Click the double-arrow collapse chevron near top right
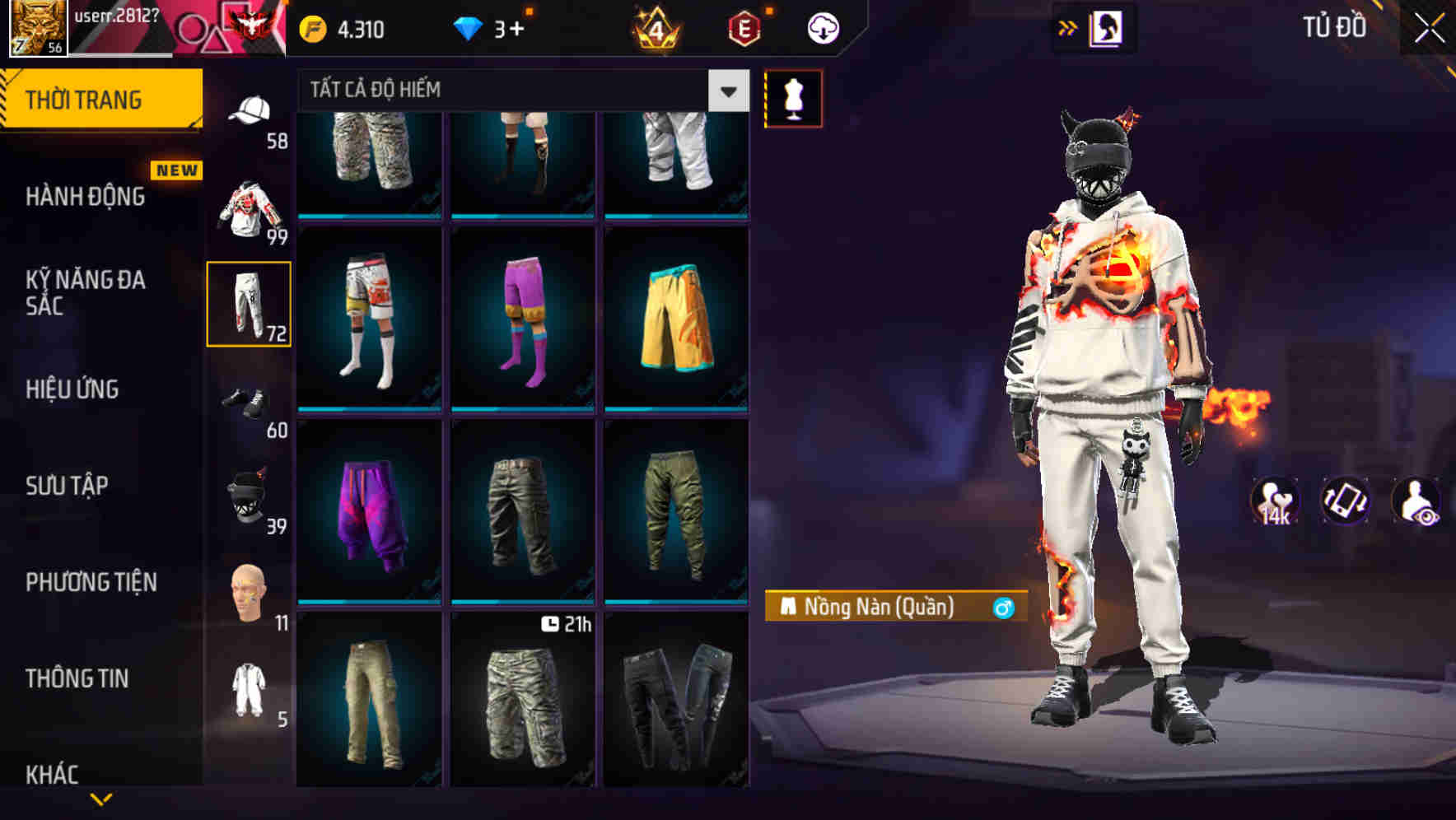Image resolution: width=1456 pixels, height=820 pixels. 1068,27
